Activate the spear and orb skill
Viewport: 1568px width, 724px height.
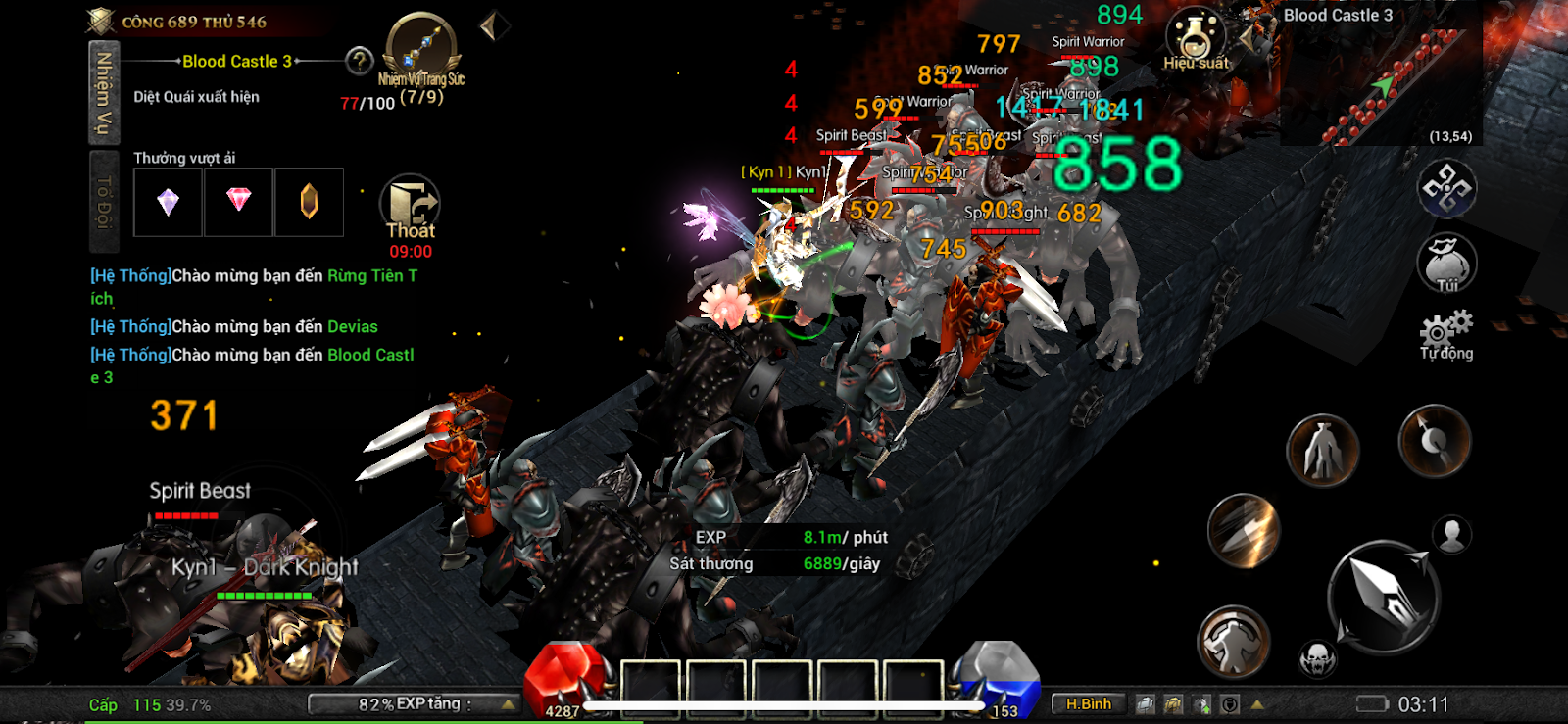click(1434, 442)
